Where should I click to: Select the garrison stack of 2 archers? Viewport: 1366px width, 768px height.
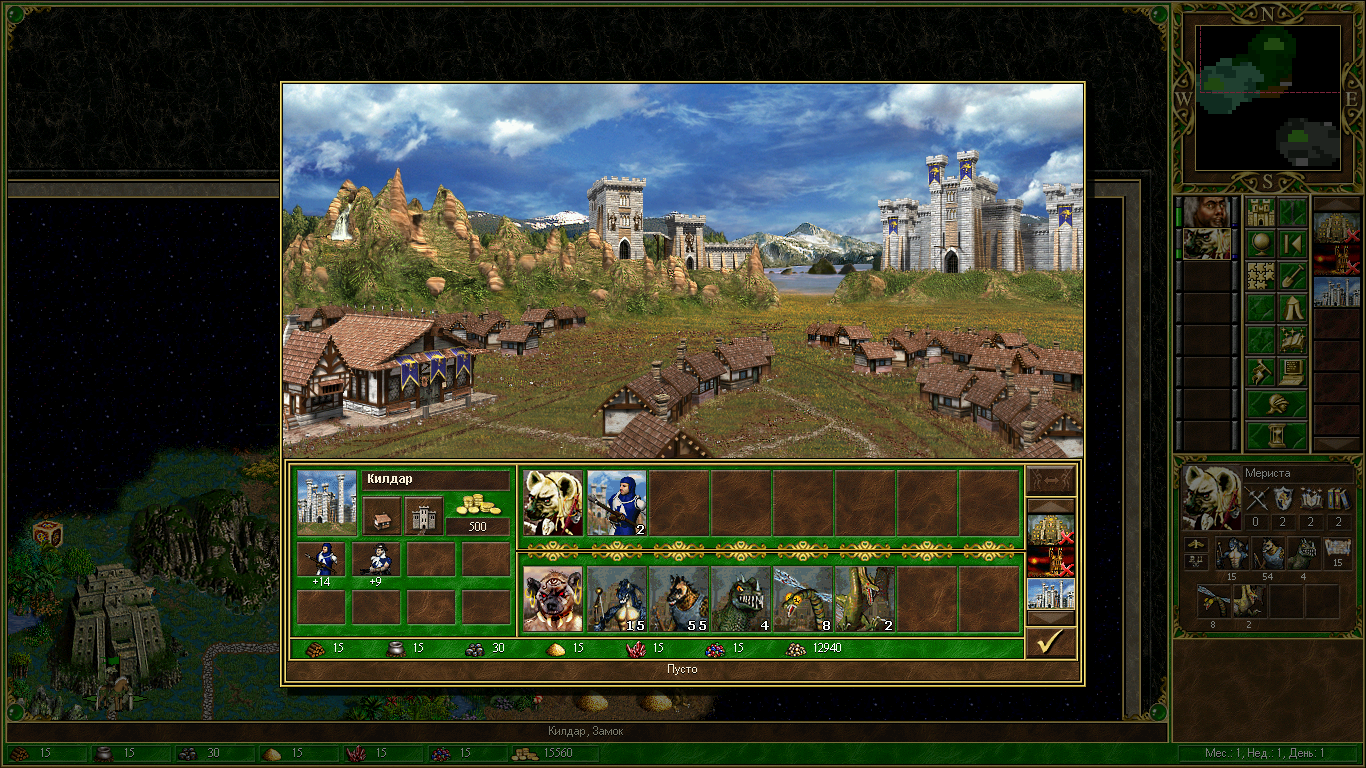pos(617,503)
